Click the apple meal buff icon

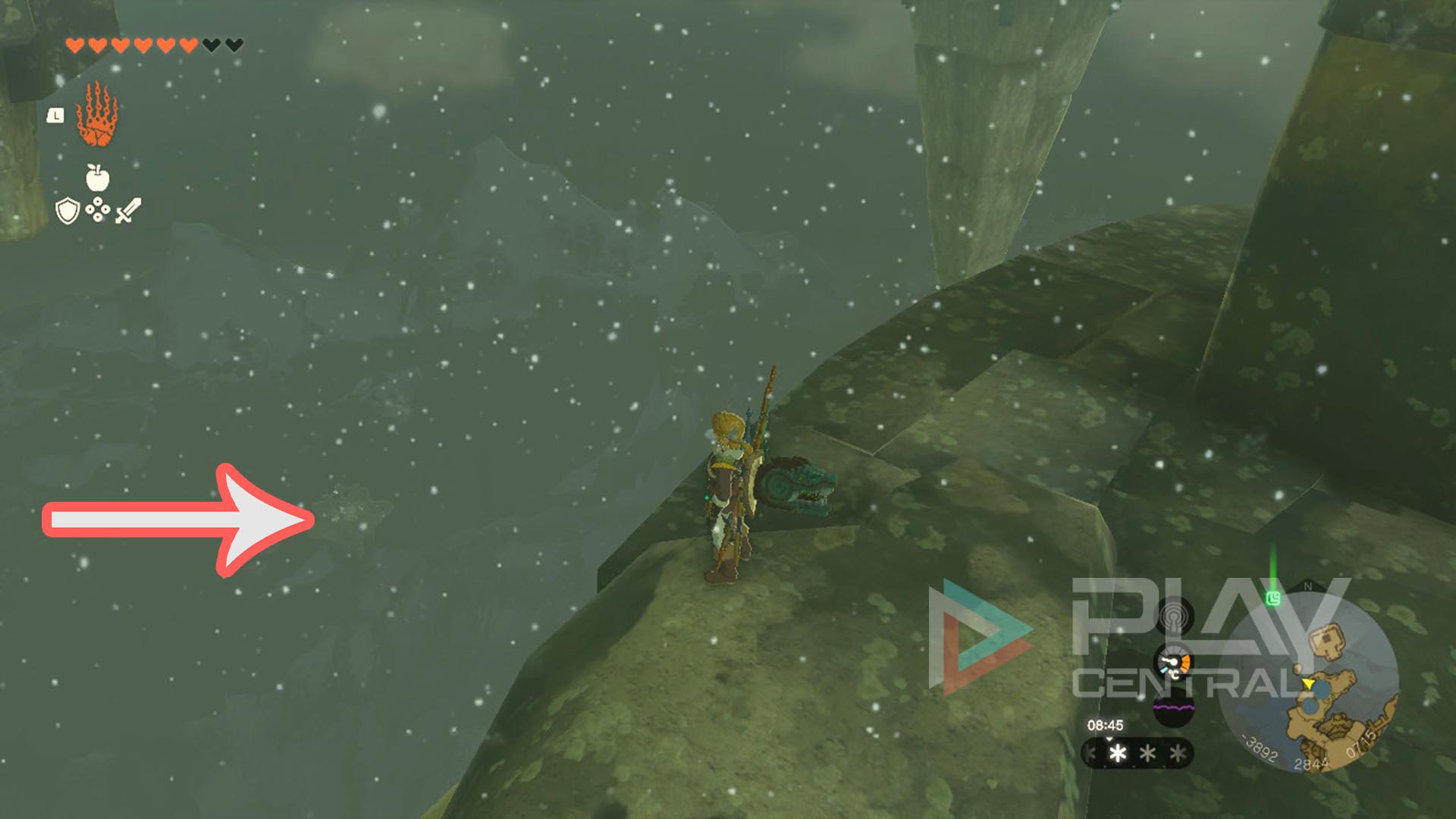click(x=96, y=178)
